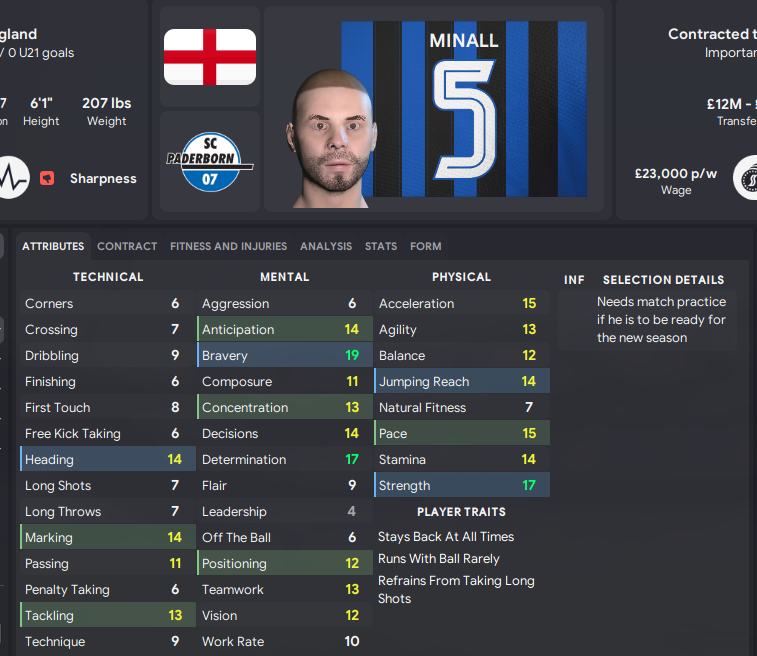This screenshot has width=757, height=656.
Task: Switch to the Analysis tab
Action: point(326,246)
